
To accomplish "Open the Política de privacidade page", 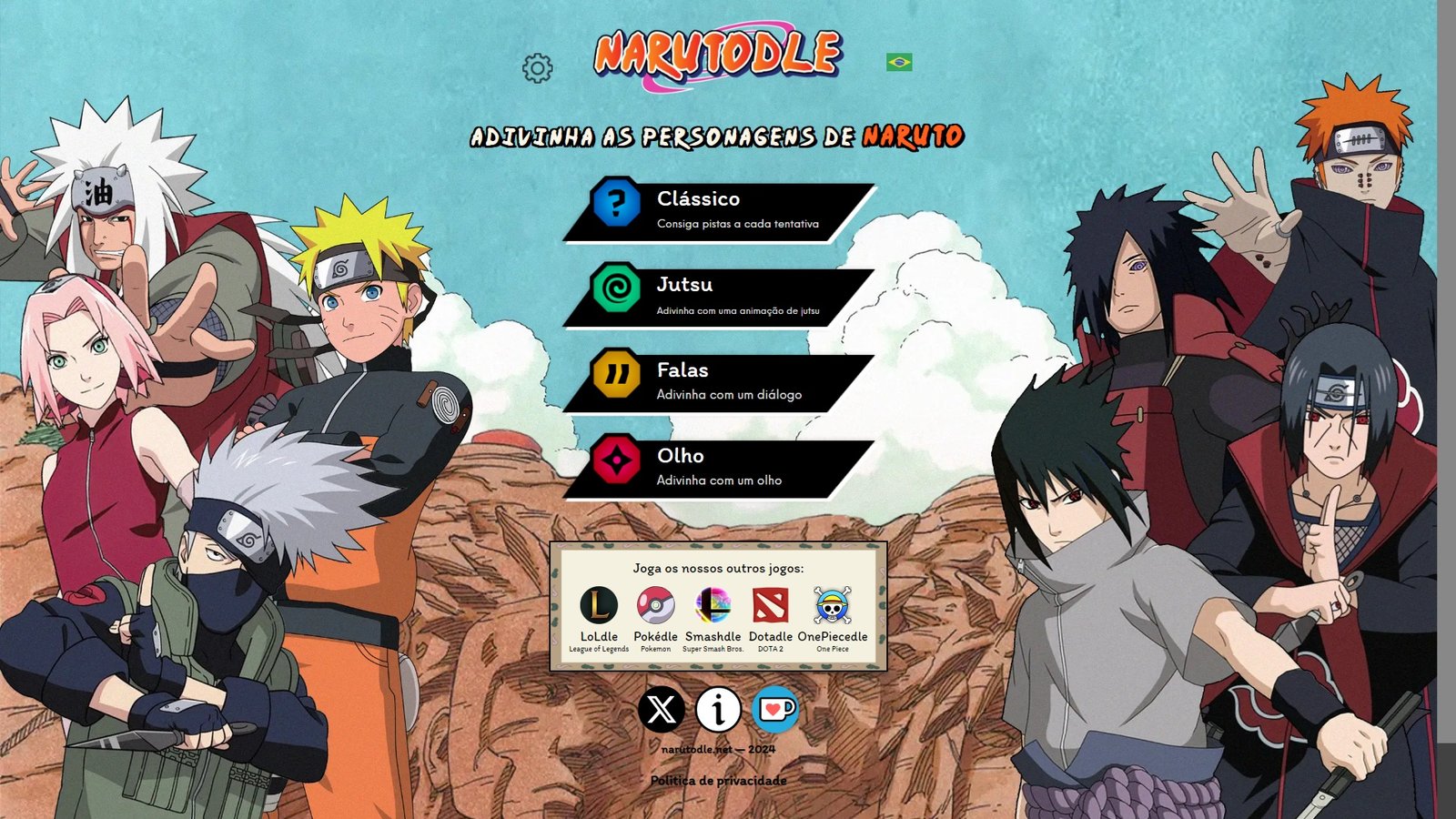I will [718, 781].
